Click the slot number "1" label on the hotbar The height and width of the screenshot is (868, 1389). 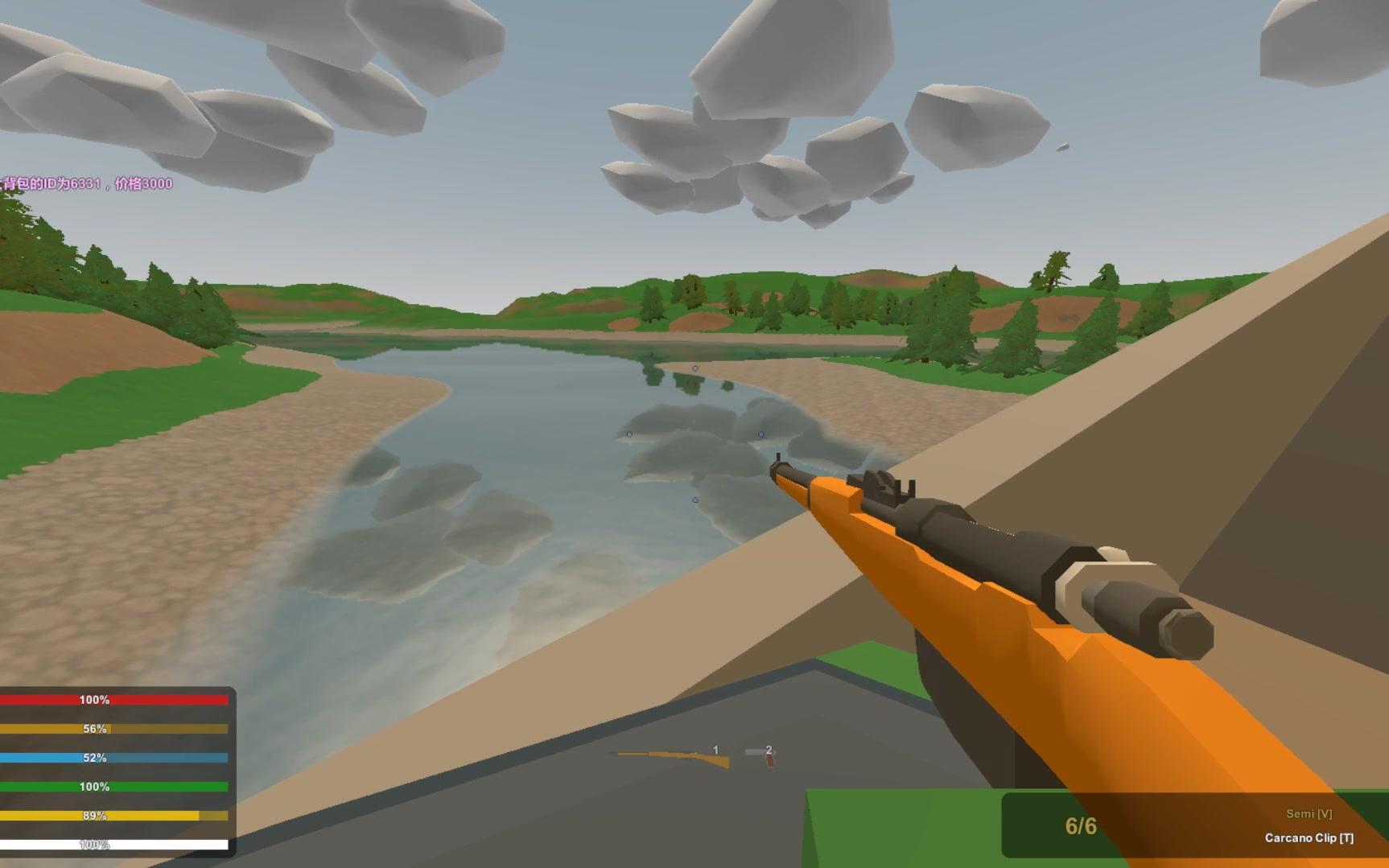click(715, 750)
